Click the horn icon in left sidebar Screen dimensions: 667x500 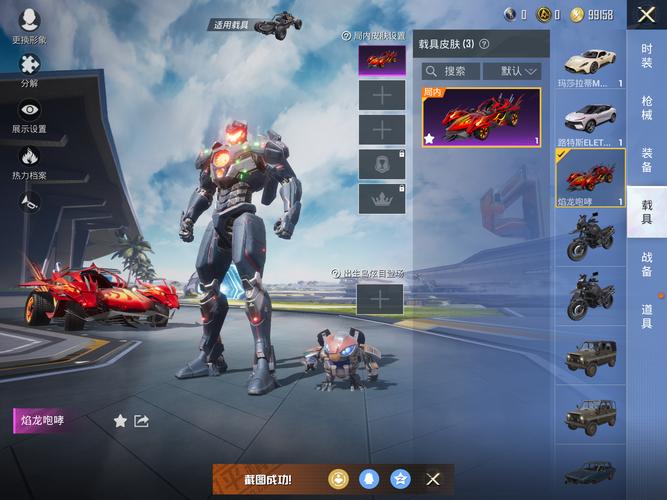29,203
